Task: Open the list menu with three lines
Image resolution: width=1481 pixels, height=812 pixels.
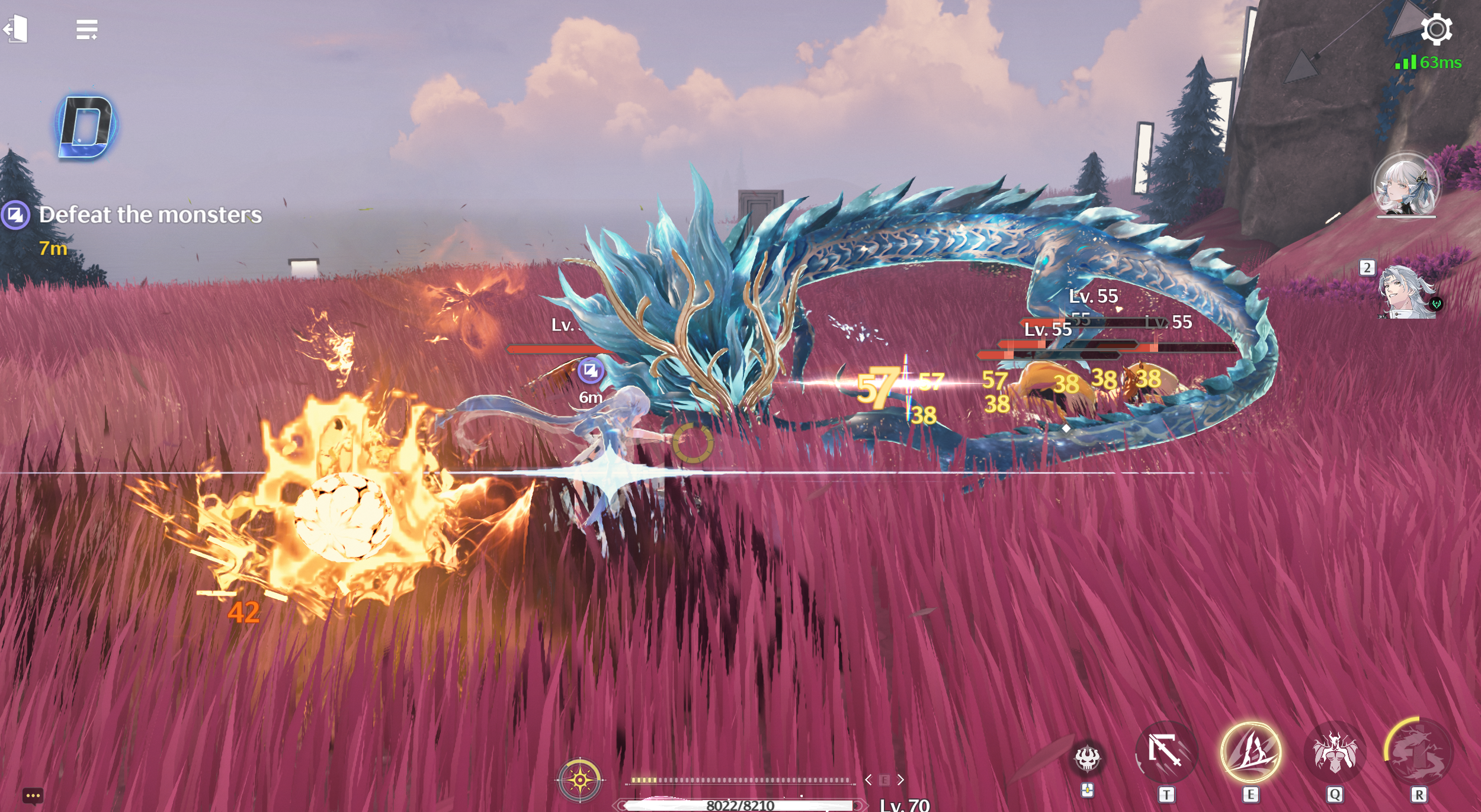Action: point(86,29)
